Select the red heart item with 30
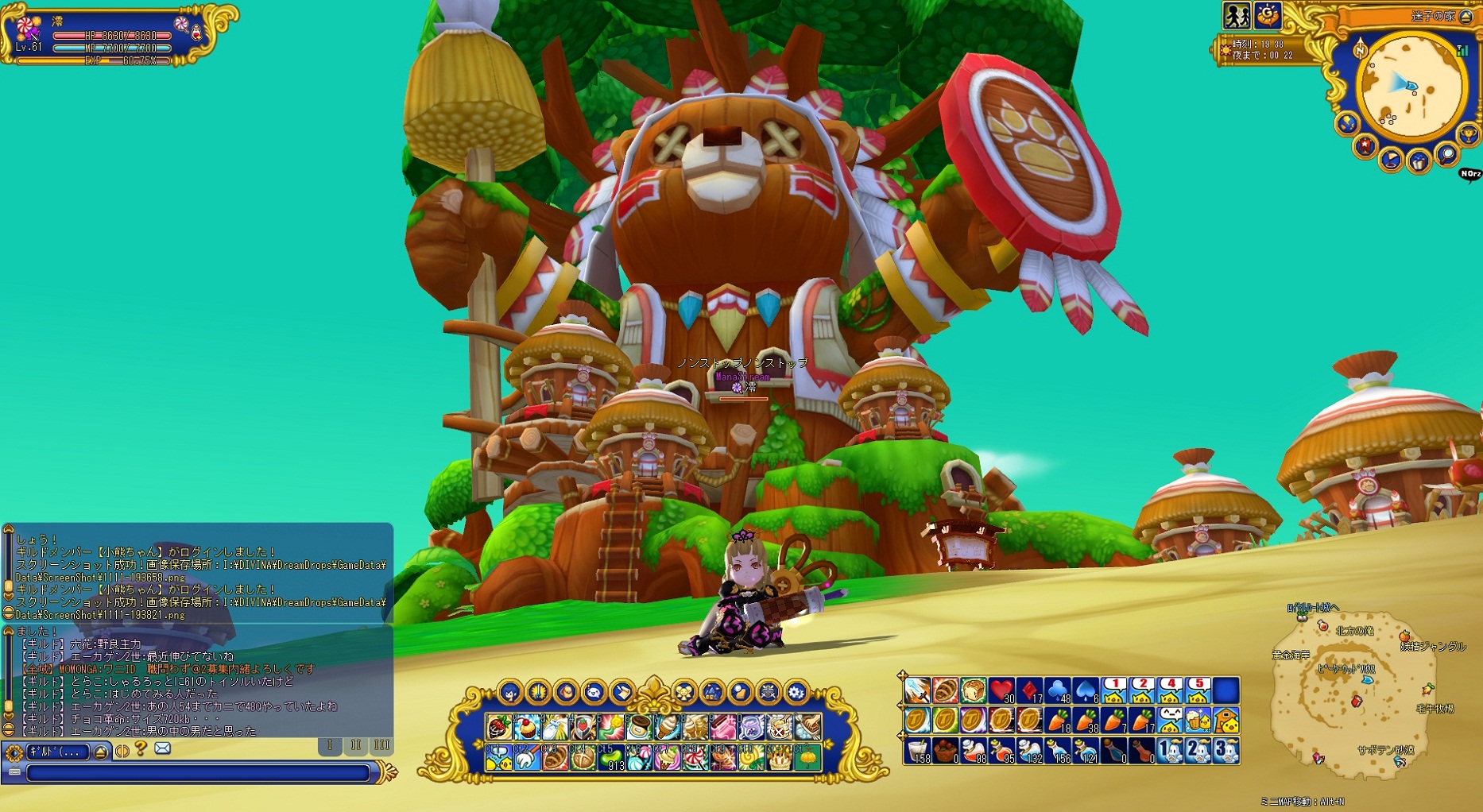This screenshot has height=812, width=1483. 1002,690
